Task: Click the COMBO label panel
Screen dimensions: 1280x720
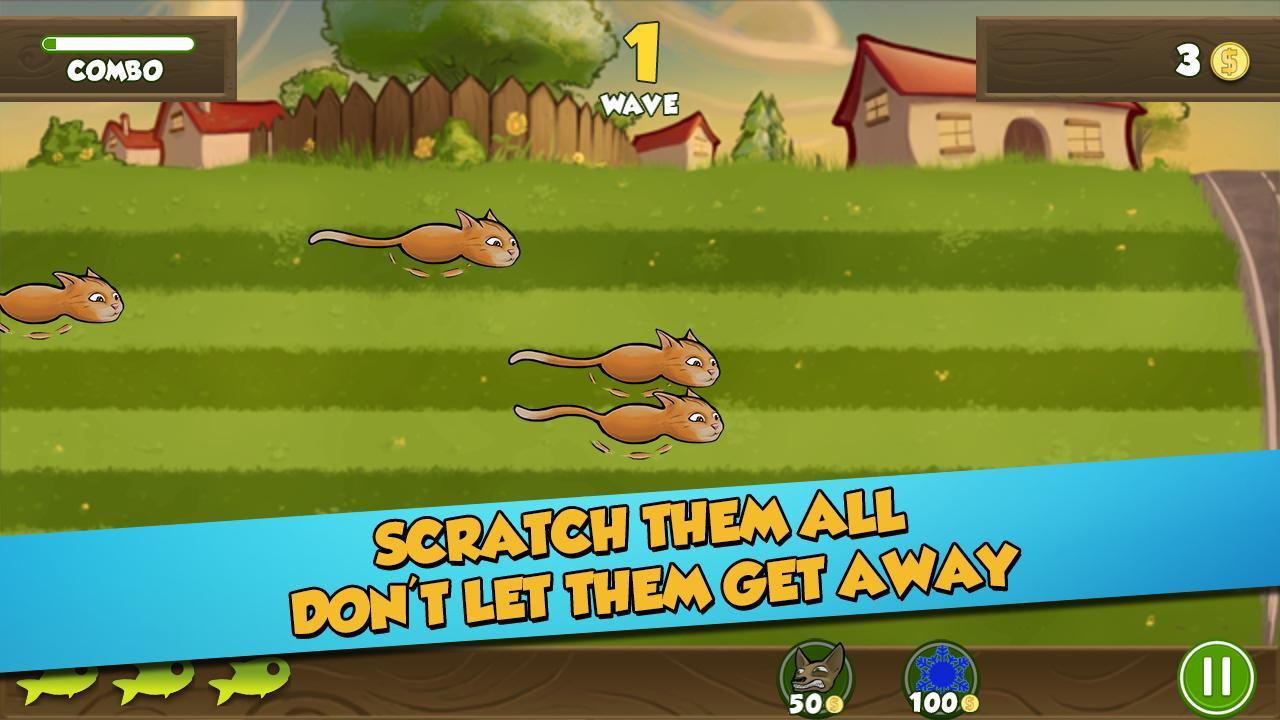Action: pos(113,71)
